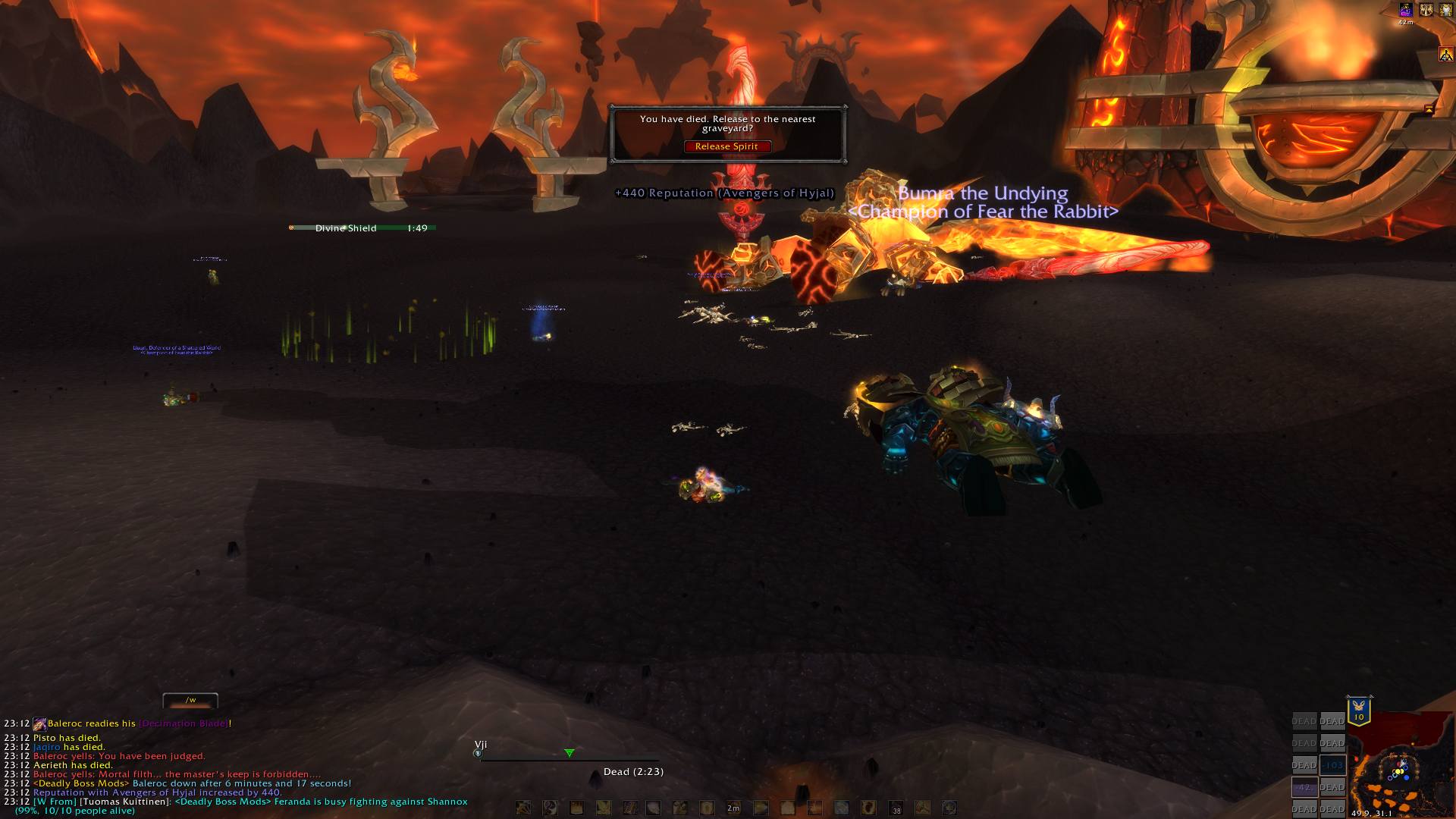The height and width of the screenshot is (819, 1456).
Task: Select the purple raid frame showing -42
Action: [x=1304, y=787]
